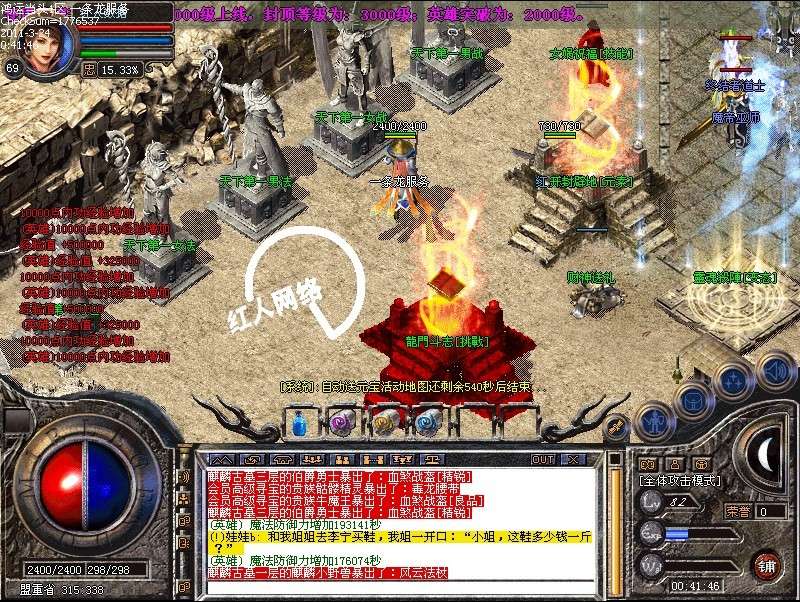Click the OUT button above the chat
The width and height of the screenshot is (800, 602).
(x=542, y=459)
